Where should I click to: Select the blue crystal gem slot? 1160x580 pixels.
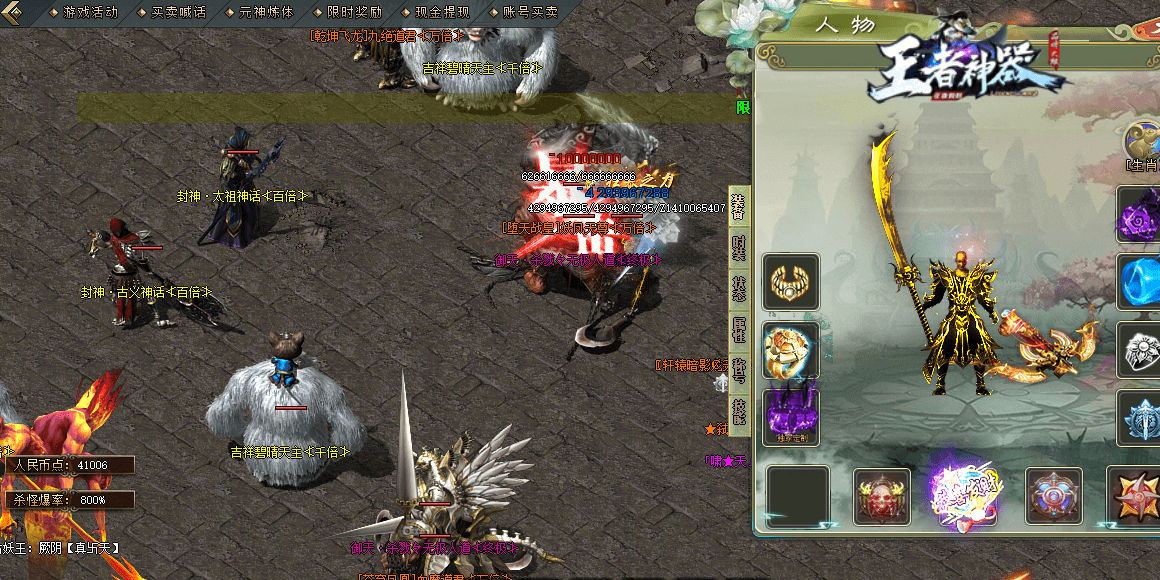click(1140, 282)
